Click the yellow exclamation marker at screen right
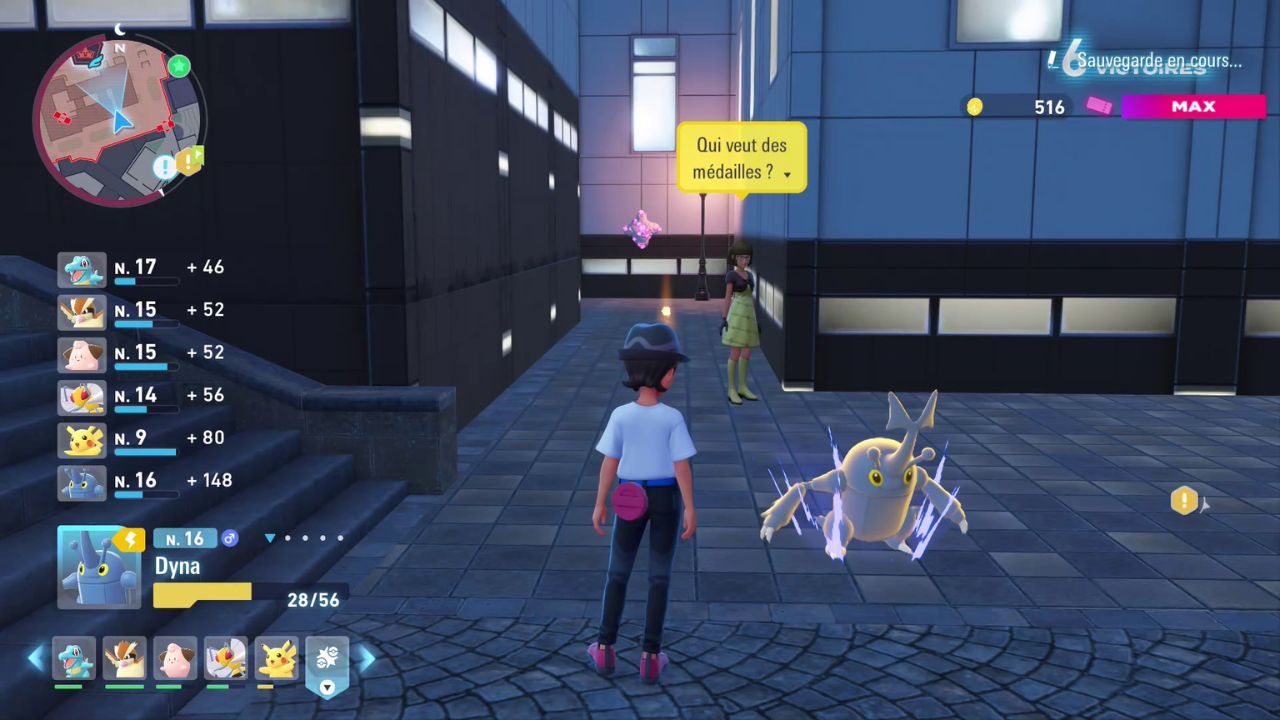Screen dimensions: 1280x720 pyautogui.click(x=1184, y=500)
